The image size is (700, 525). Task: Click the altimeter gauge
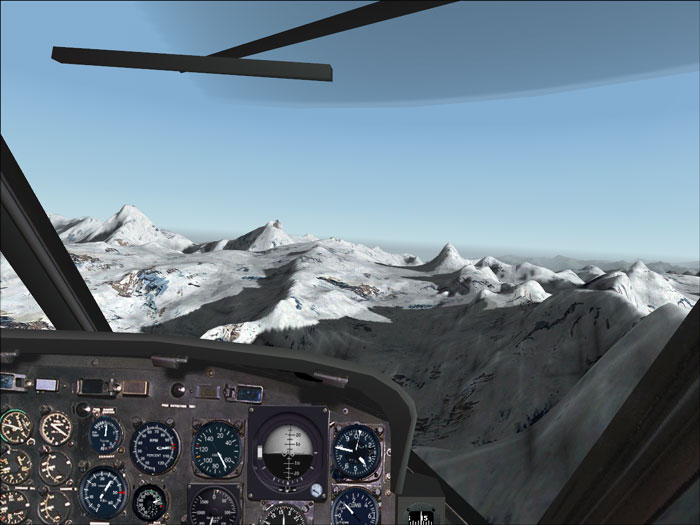point(354,450)
